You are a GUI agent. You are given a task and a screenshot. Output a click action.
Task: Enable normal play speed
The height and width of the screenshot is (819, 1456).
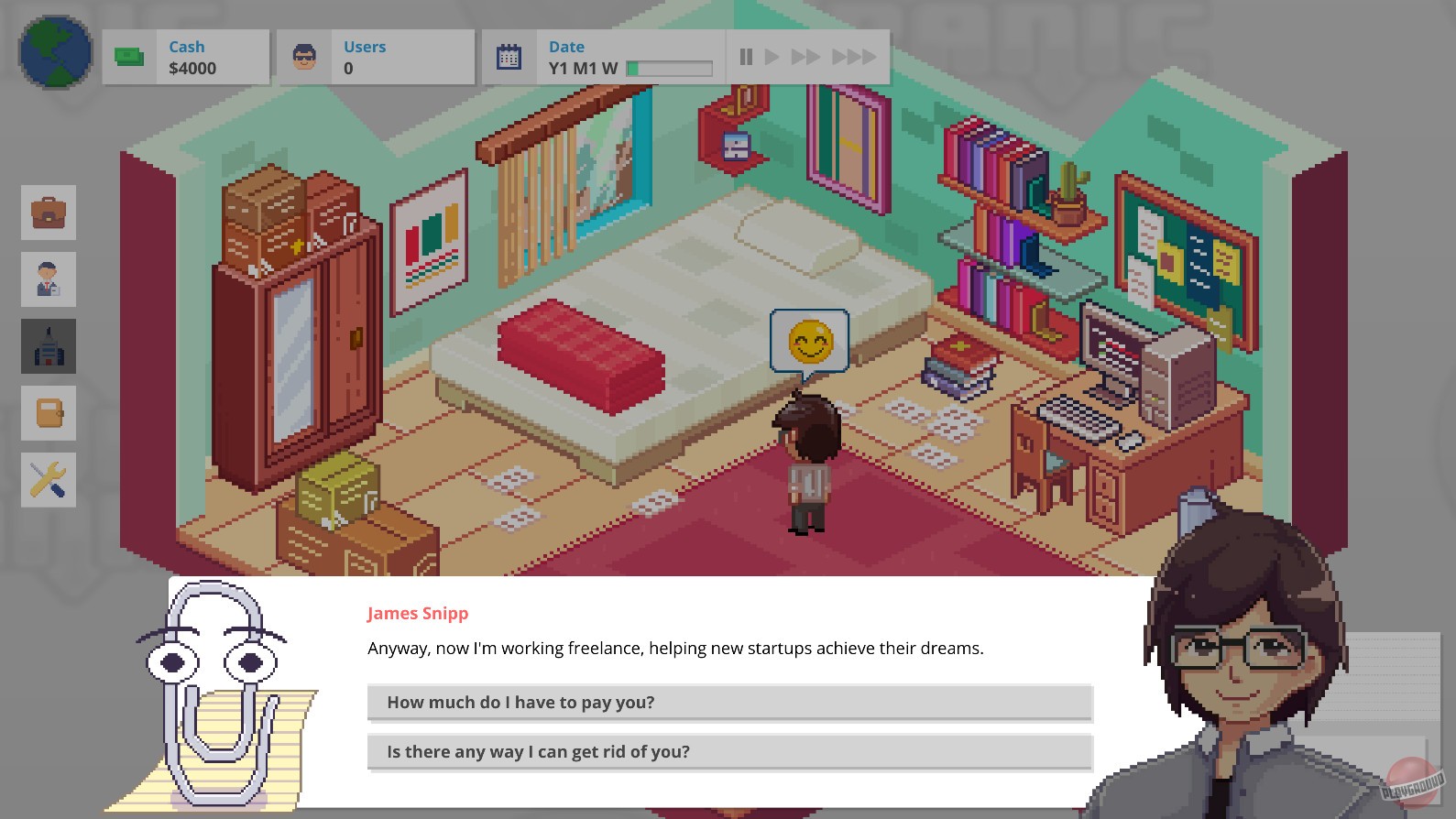pyautogui.click(x=774, y=56)
